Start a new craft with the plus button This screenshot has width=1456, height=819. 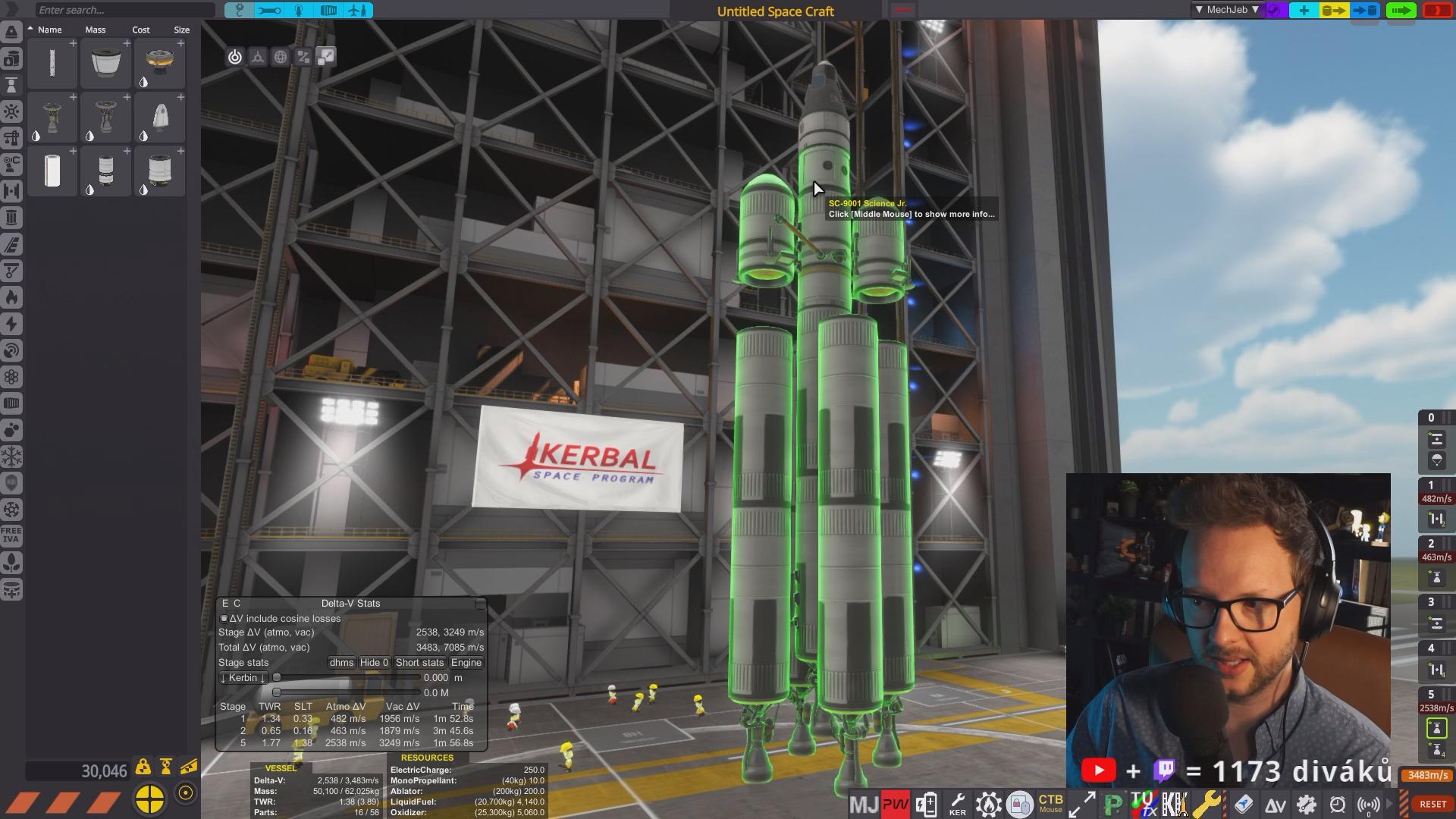1304,10
